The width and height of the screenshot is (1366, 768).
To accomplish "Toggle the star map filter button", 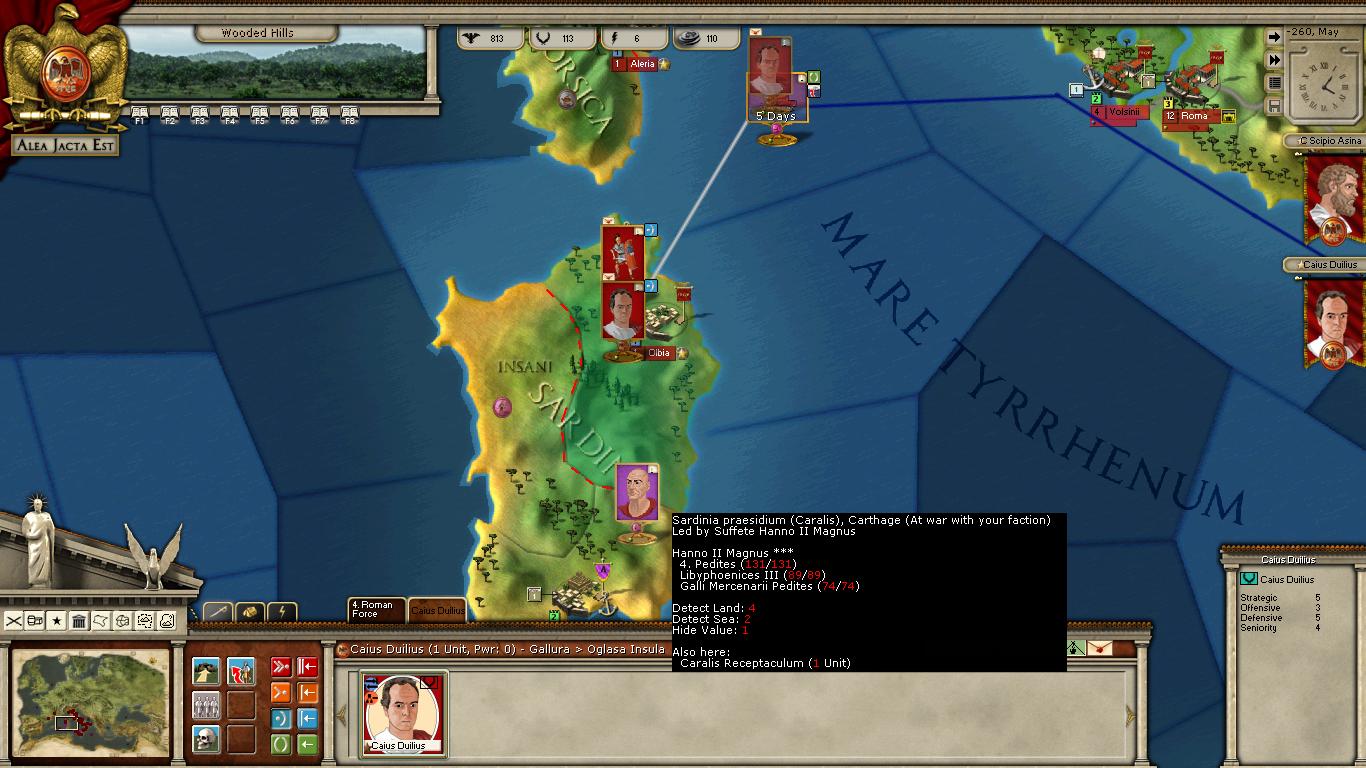I will pos(57,621).
